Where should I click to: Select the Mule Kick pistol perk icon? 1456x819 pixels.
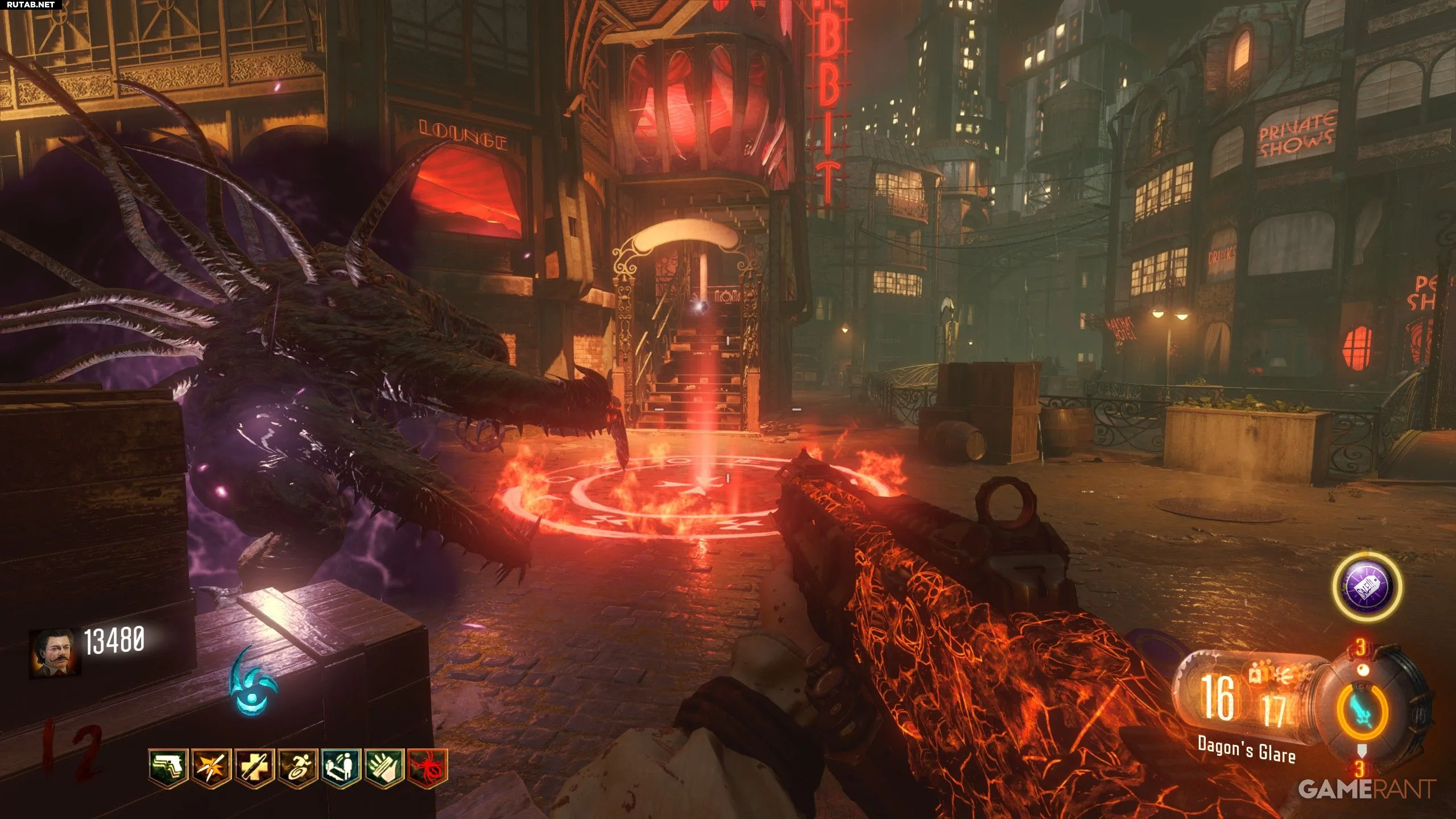168,767
